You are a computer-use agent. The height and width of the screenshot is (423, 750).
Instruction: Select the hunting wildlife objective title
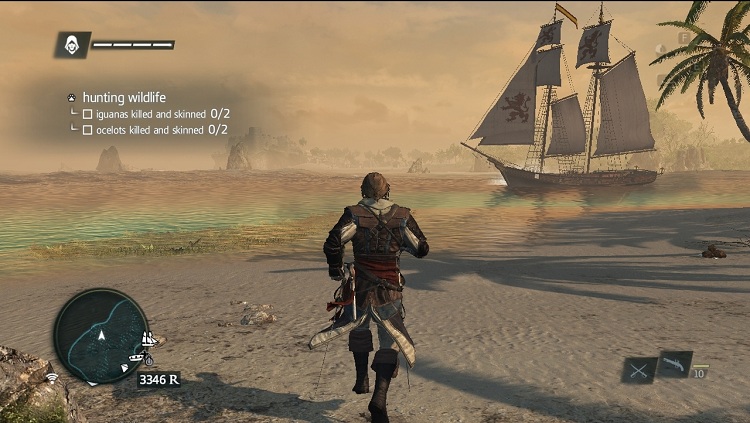pyautogui.click(x=124, y=97)
